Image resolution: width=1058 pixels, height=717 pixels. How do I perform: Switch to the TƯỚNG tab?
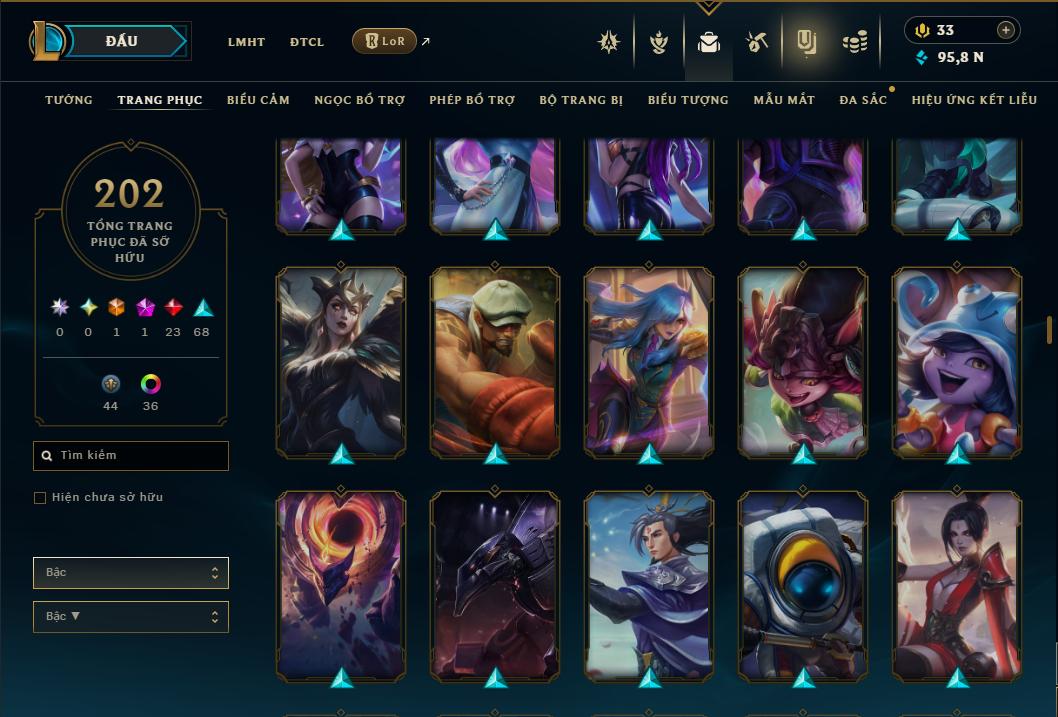pyautogui.click(x=69, y=100)
